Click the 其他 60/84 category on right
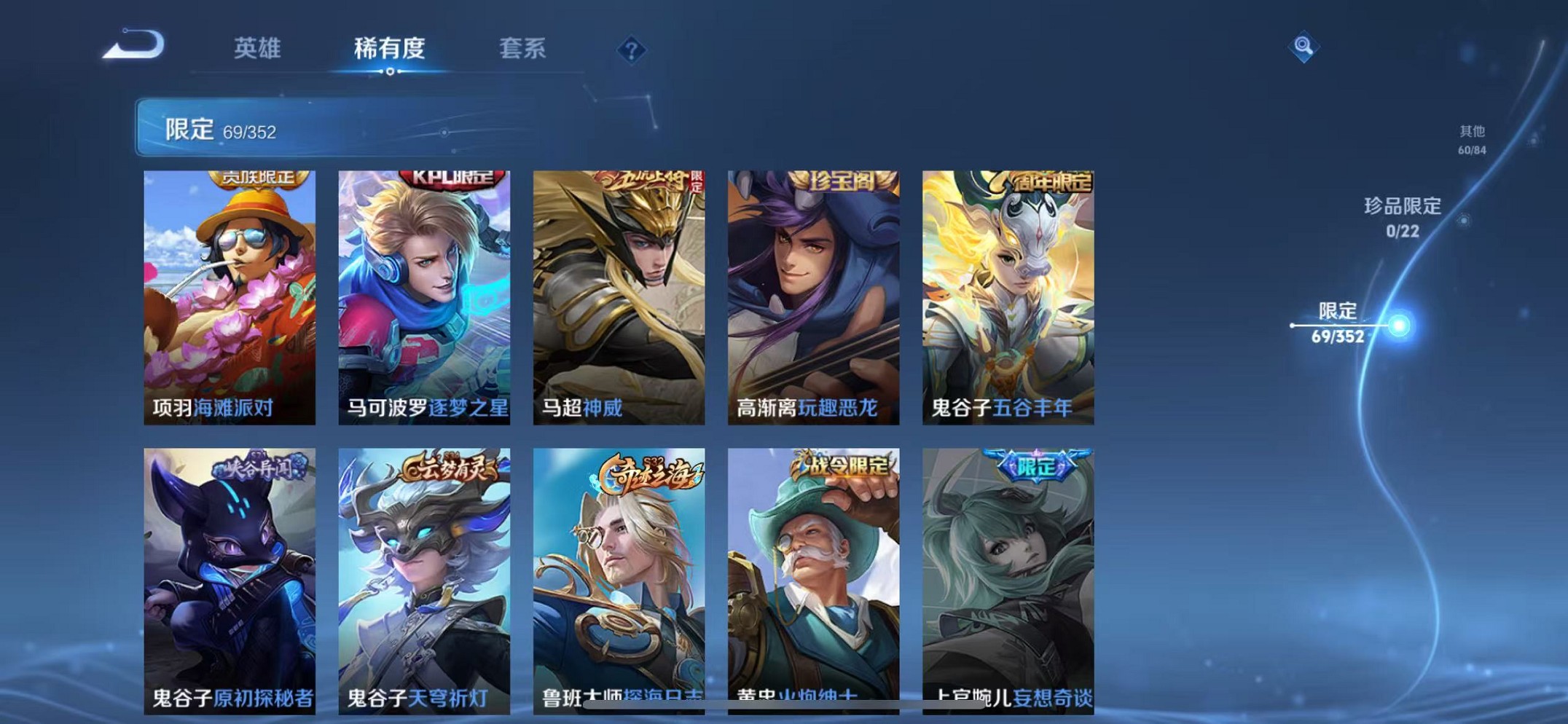1568x724 pixels. tap(1471, 138)
